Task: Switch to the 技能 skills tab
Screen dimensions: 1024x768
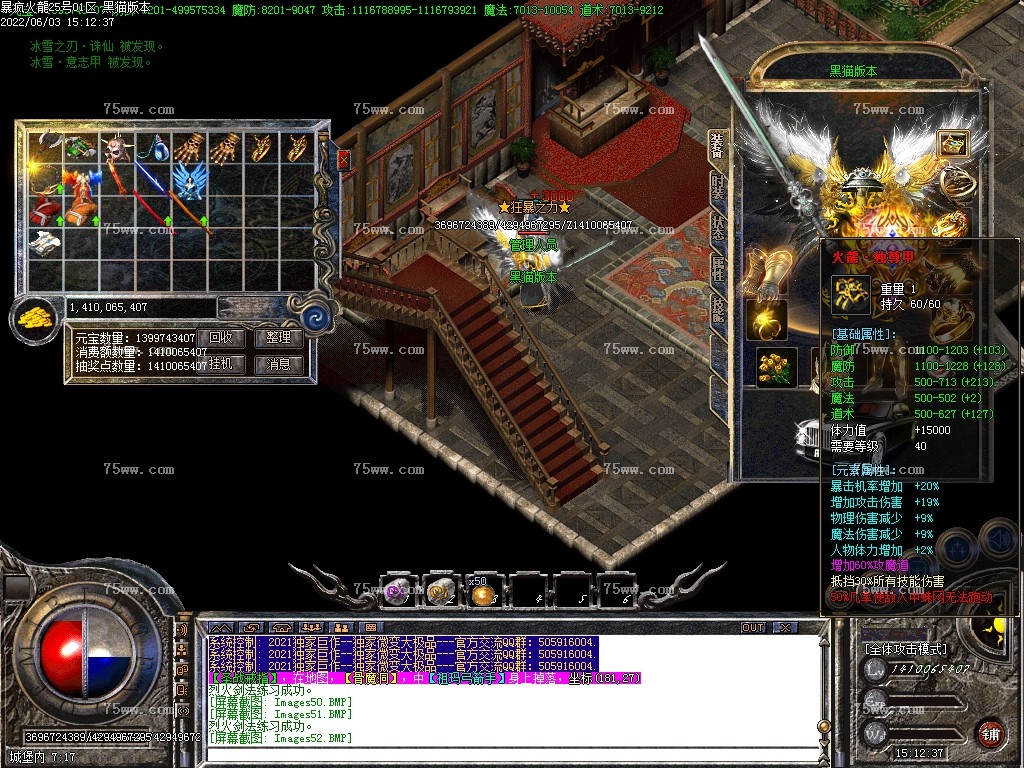Action: click(x=717, y=310)
